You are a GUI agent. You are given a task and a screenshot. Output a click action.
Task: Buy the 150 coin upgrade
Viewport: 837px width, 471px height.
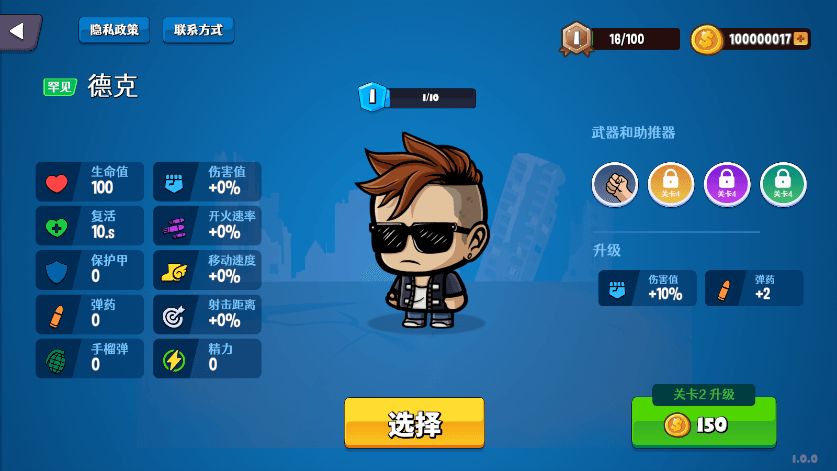coord(703,425)
